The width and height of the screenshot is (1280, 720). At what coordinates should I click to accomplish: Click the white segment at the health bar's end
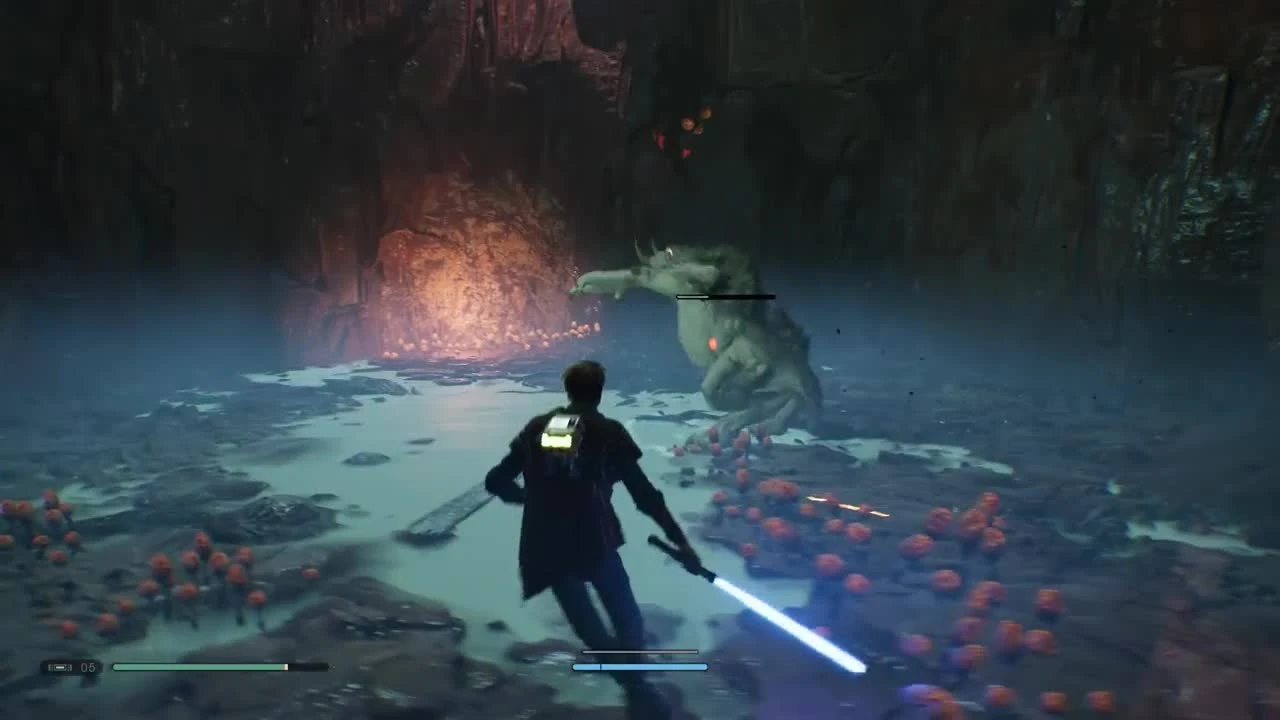pos(286,666)
